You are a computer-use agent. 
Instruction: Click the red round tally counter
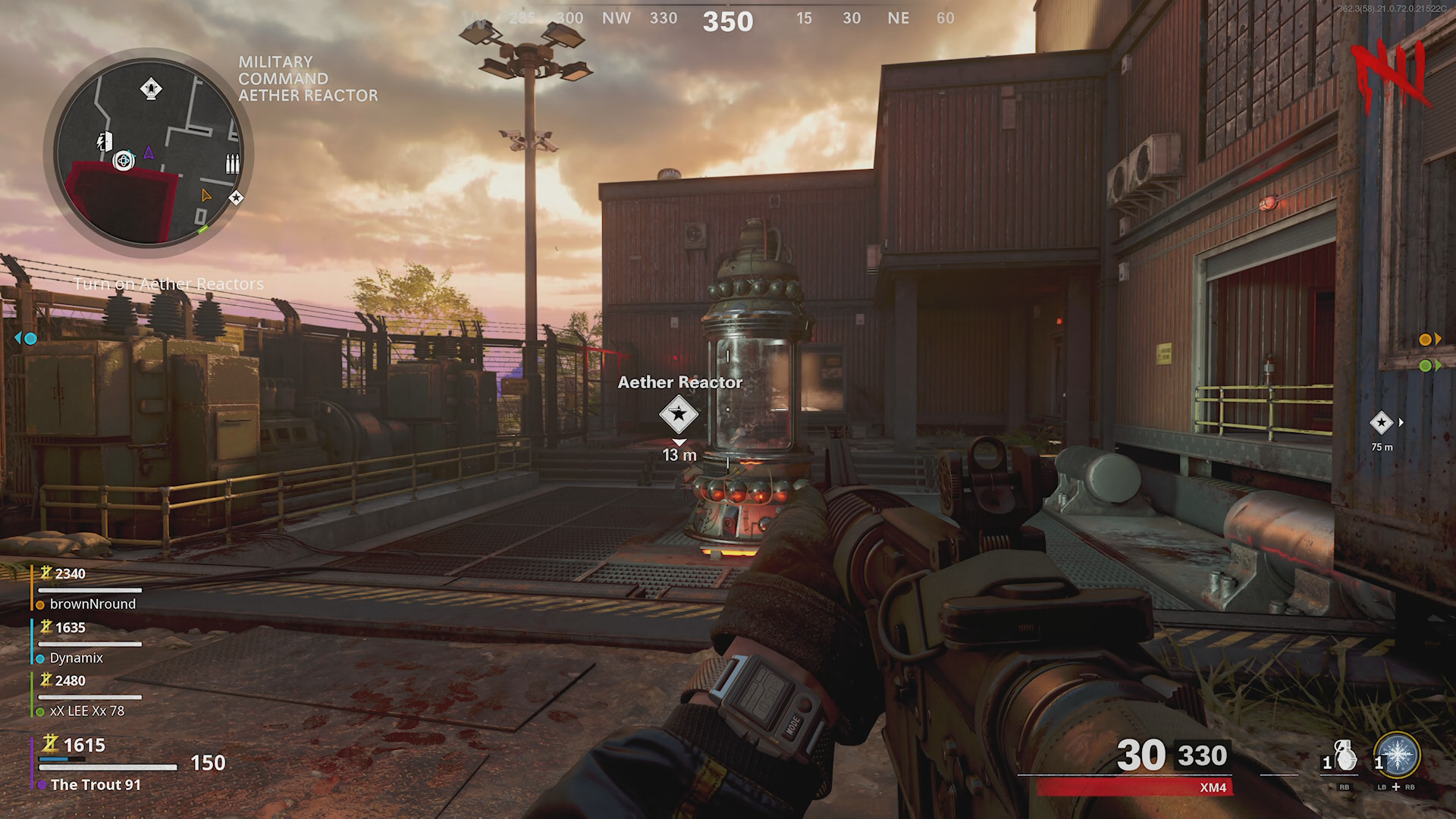pyautogui.click(x=1389, y=74)
